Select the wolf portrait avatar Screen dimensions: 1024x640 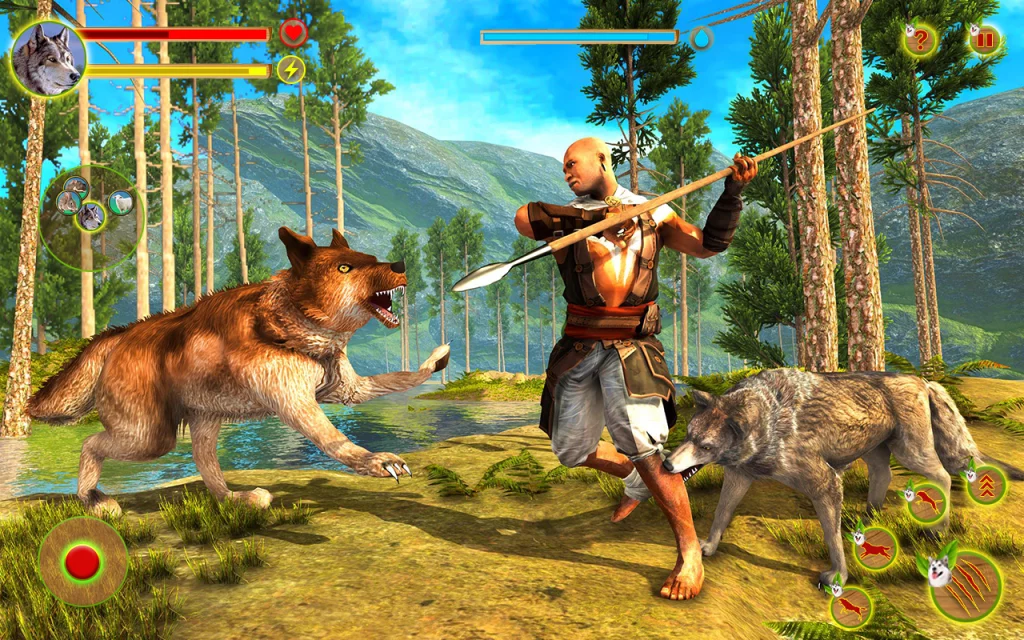pos(48,58)
